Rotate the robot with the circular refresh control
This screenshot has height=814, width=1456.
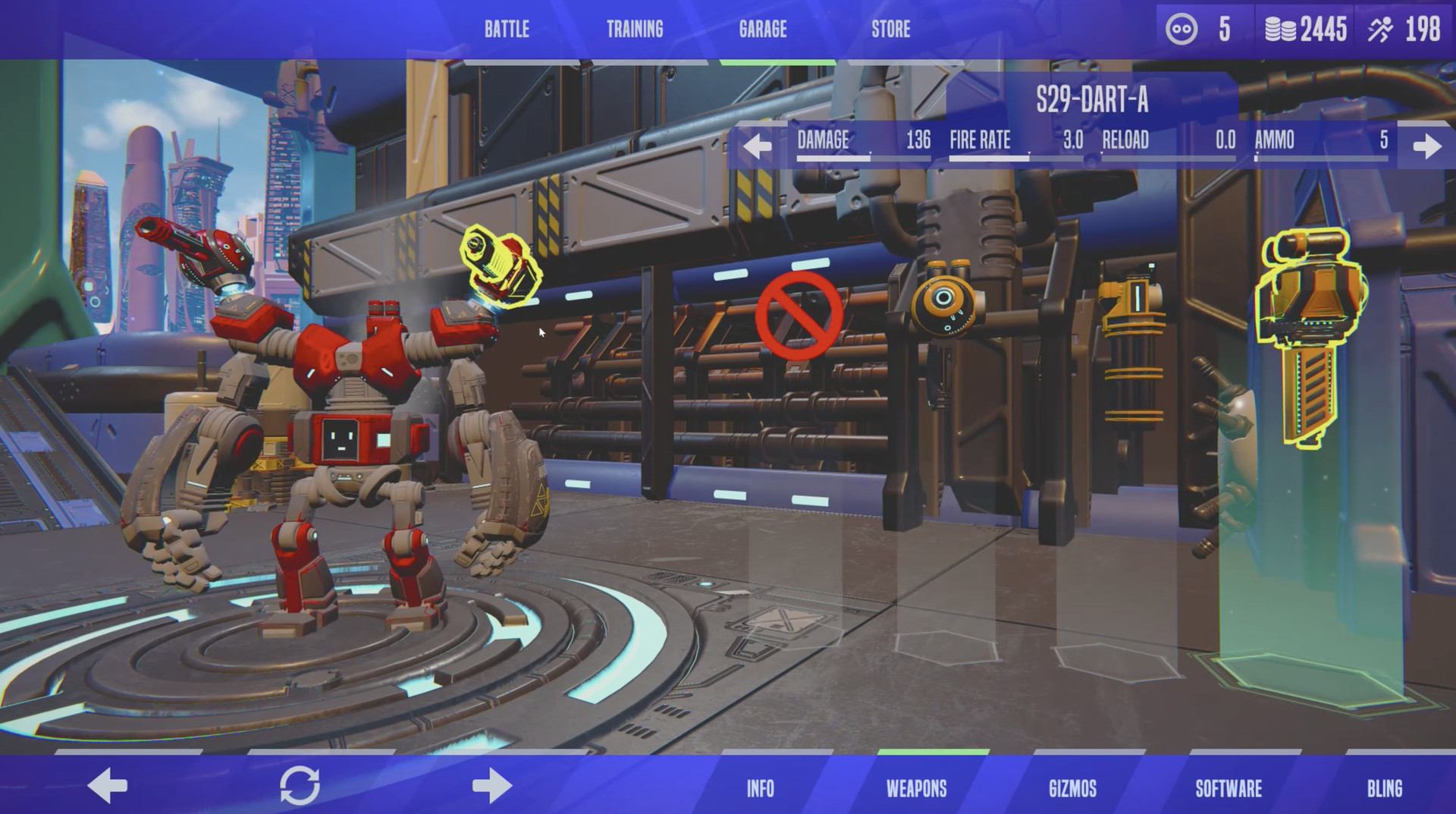(x=300, y=787)
